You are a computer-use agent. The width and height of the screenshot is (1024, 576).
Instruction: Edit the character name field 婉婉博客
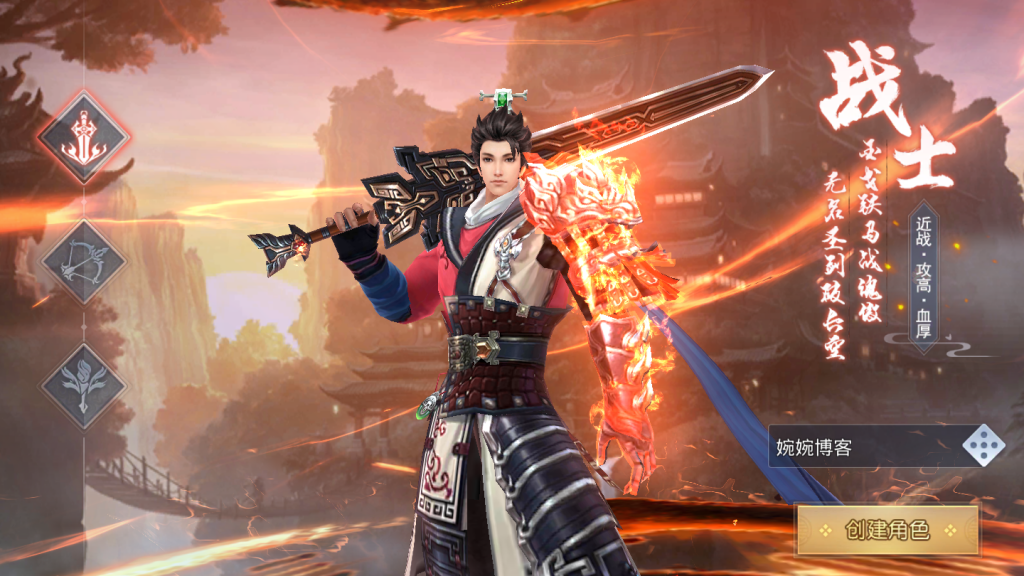(860, 447)
